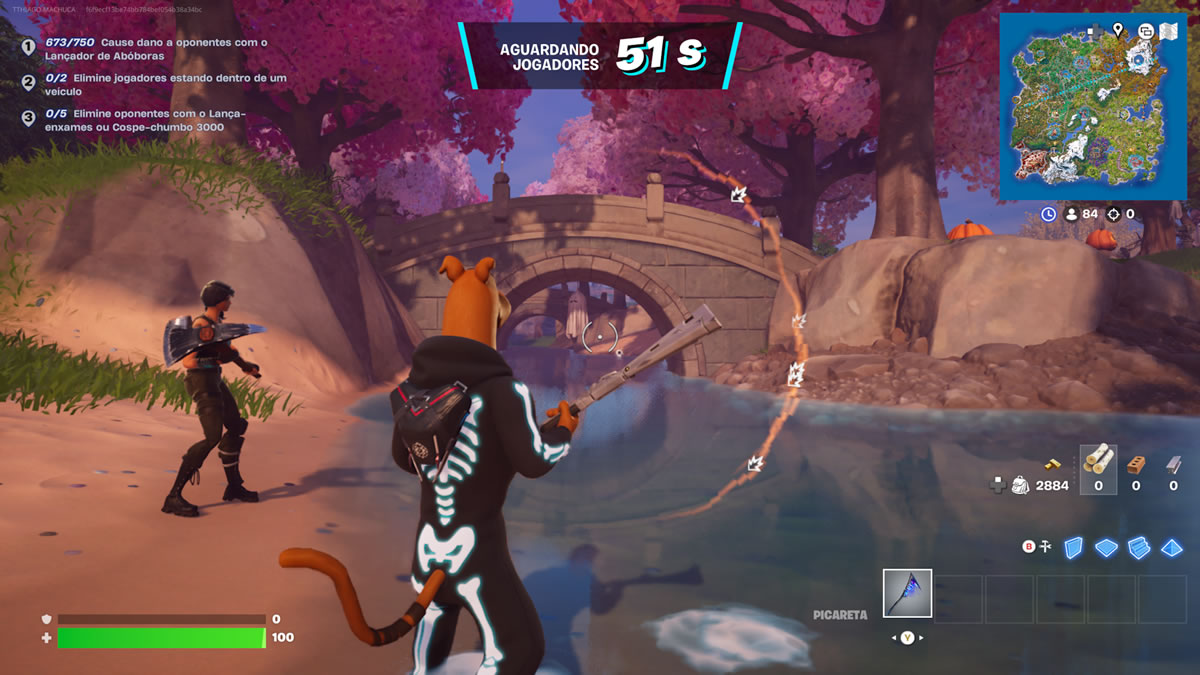Select the metal building material

(1173, 463)
